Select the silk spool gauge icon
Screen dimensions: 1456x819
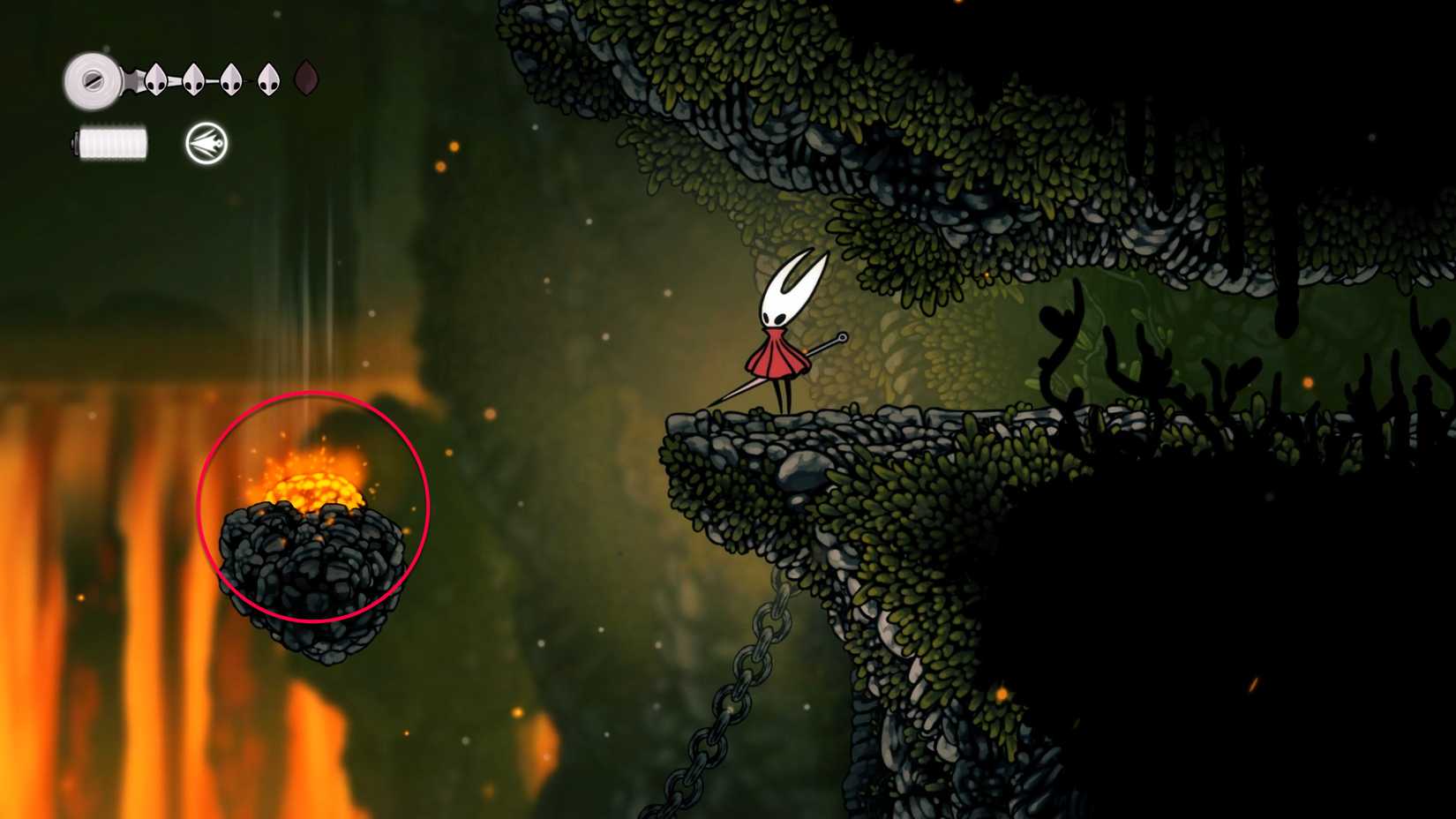tap(93, 79)
